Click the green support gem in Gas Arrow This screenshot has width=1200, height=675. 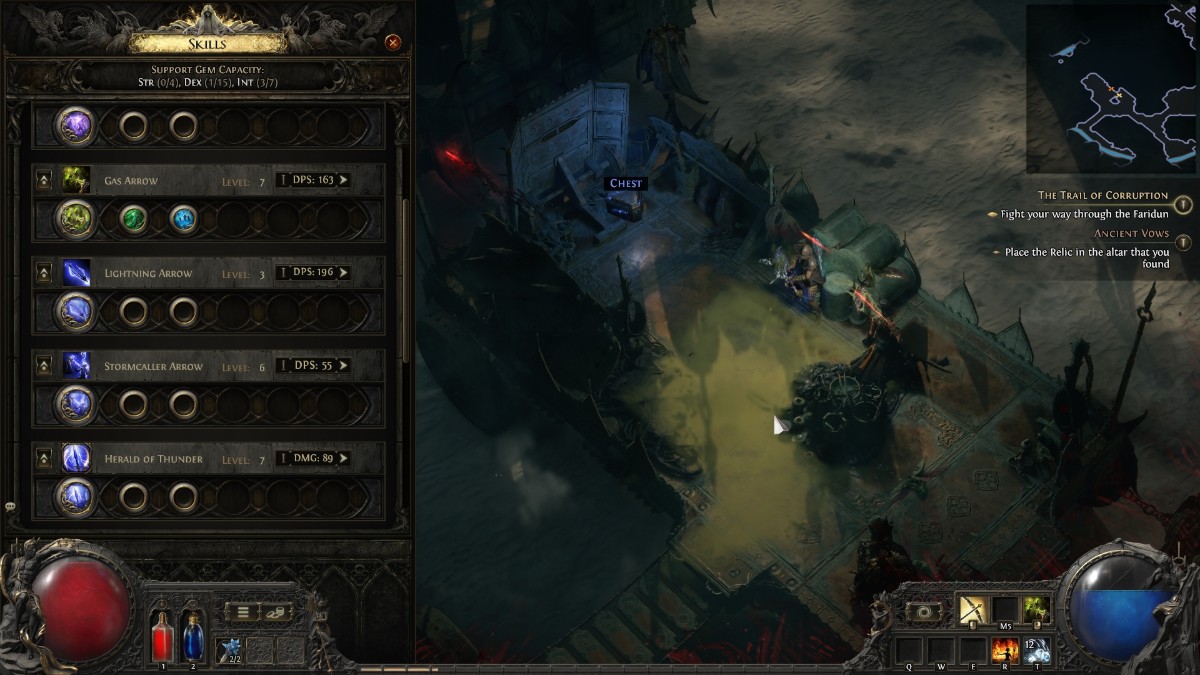point(133,219)
